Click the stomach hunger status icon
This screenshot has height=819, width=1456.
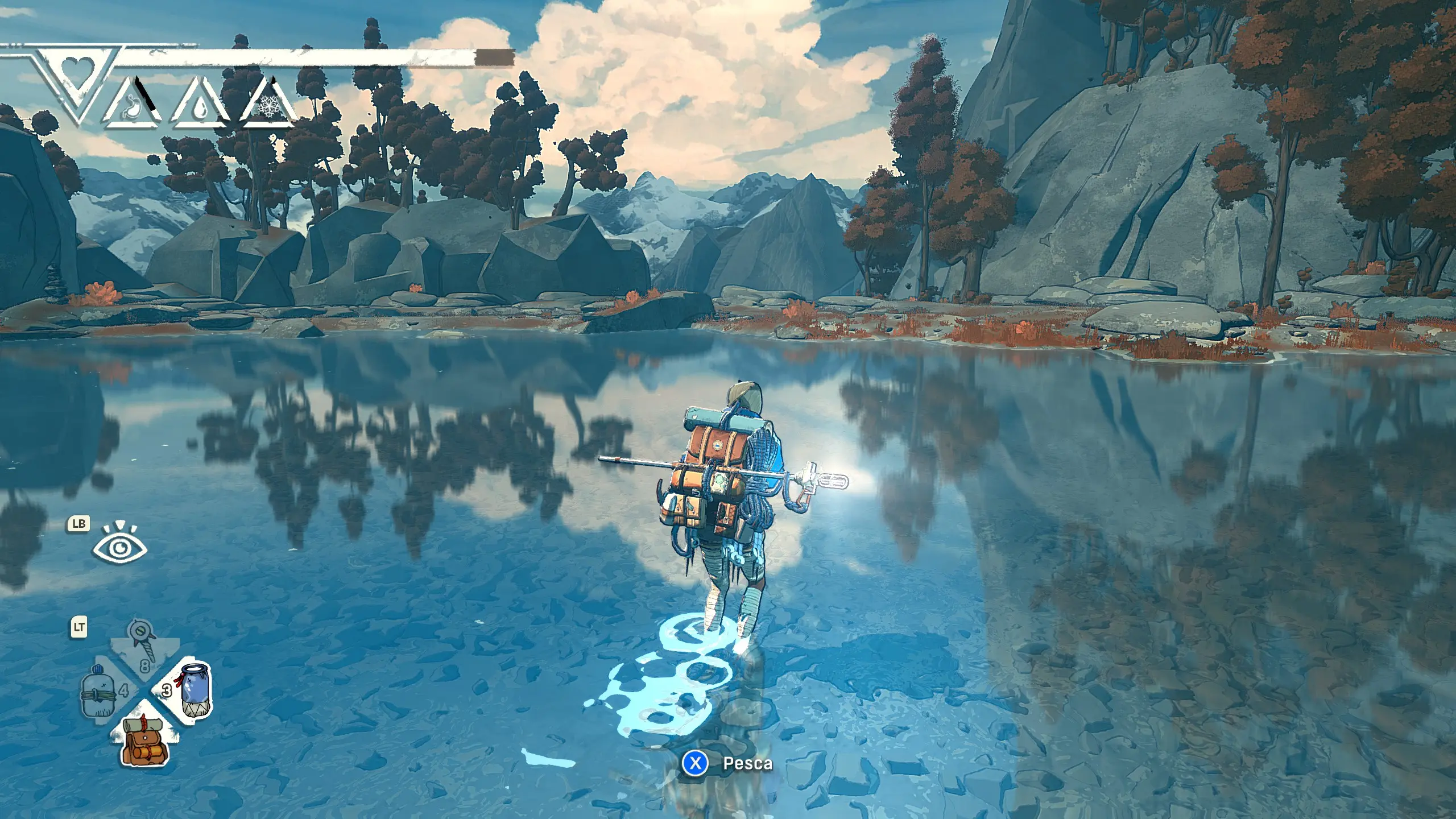coord(134,106)
